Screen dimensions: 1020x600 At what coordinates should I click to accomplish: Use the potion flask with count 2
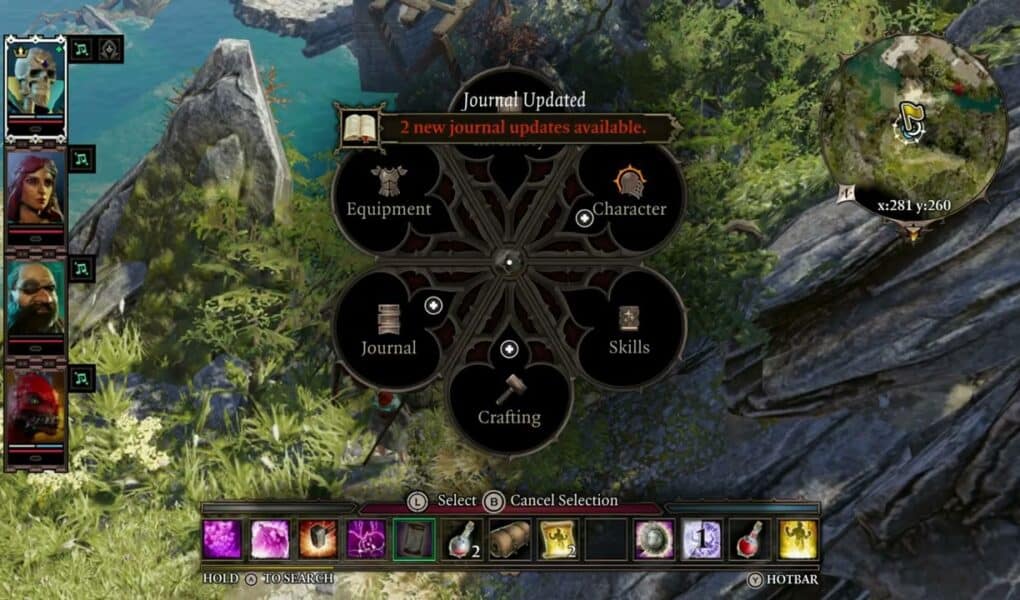pyautogui.click(x=462, y=539)
